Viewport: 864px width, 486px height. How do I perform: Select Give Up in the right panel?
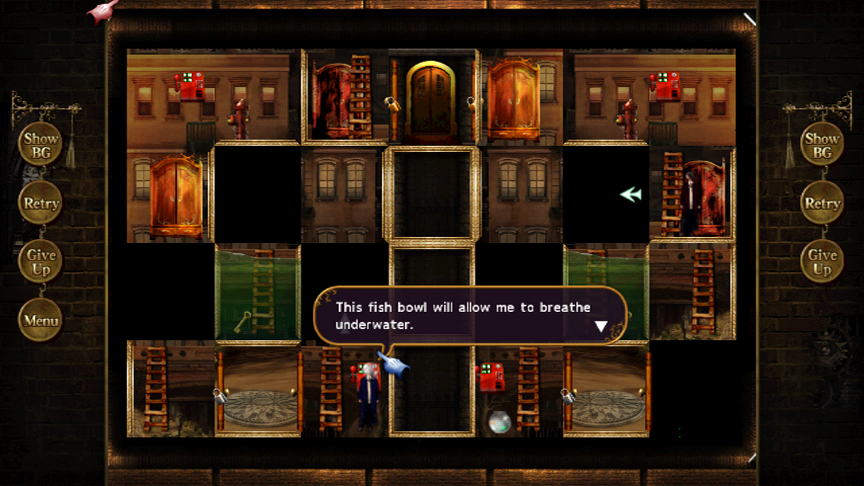point(822,262)
